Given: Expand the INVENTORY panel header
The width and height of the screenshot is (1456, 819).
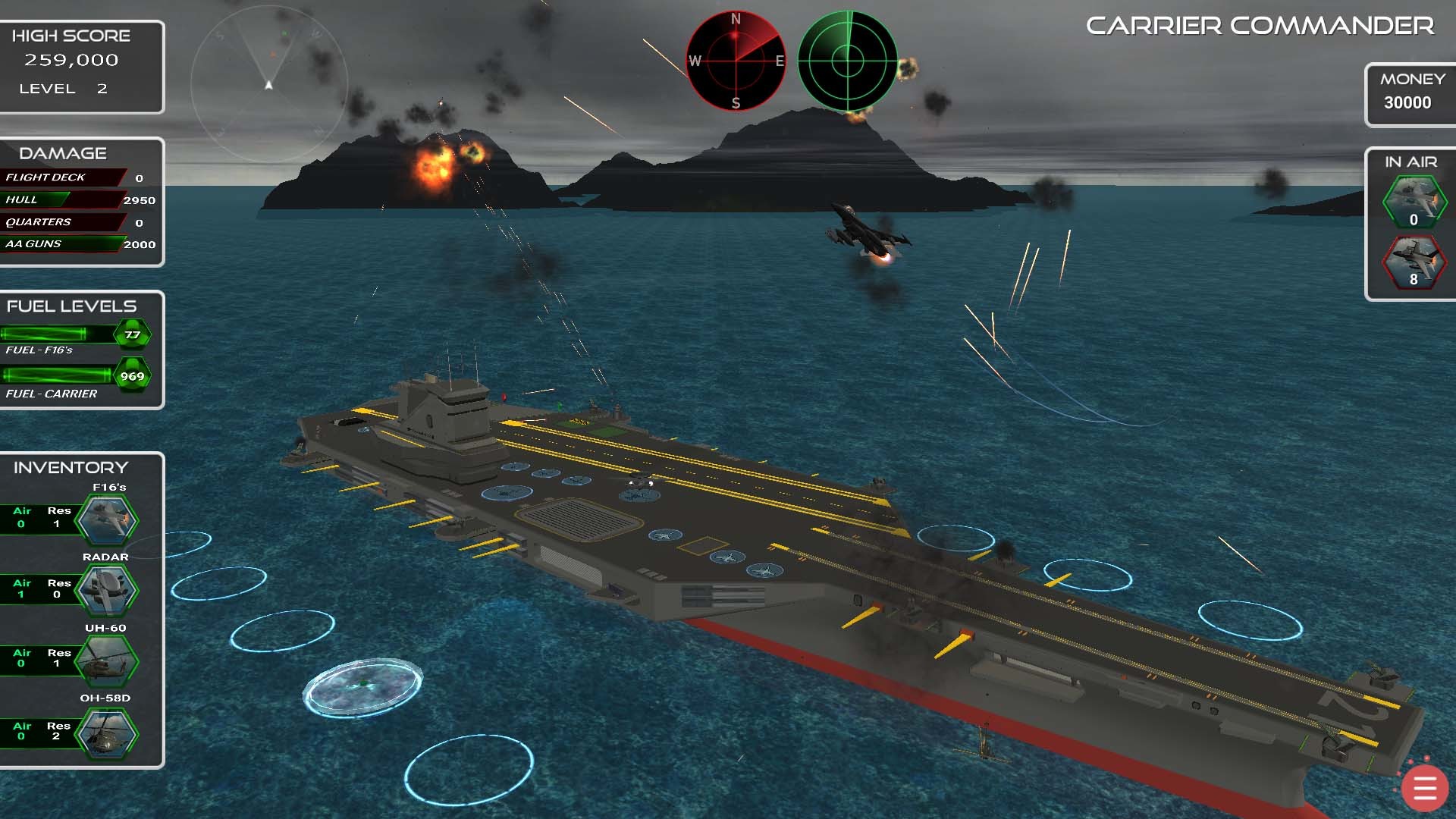Looking at the screenshot, I should (x=71, y=466).
